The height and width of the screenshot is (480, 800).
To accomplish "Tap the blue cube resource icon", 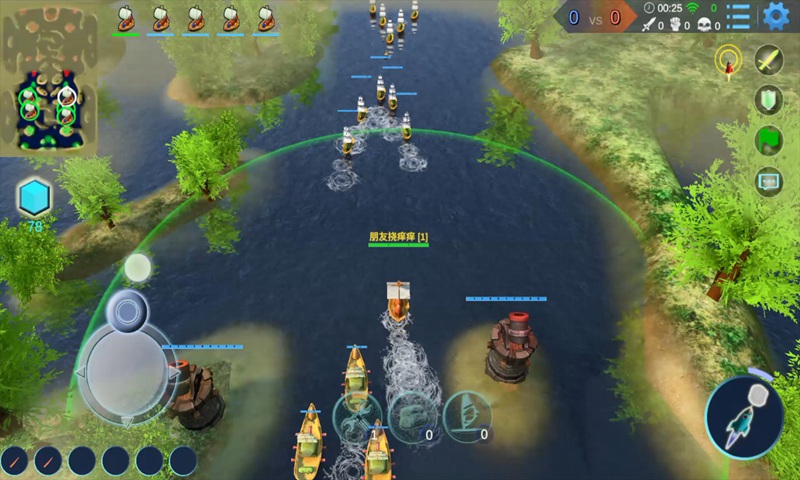I will pos(34,197).
